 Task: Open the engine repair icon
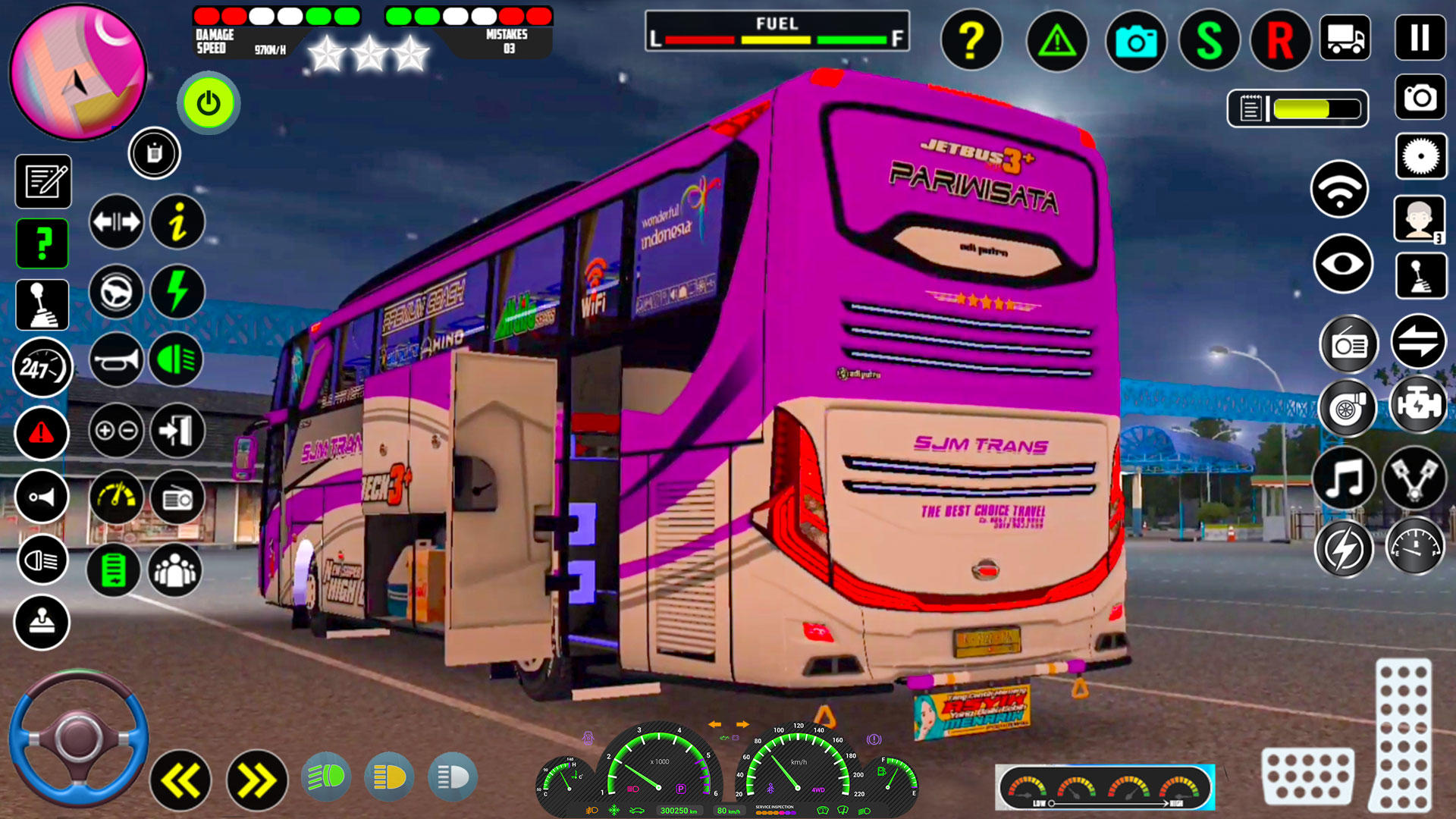point(1420,406)
